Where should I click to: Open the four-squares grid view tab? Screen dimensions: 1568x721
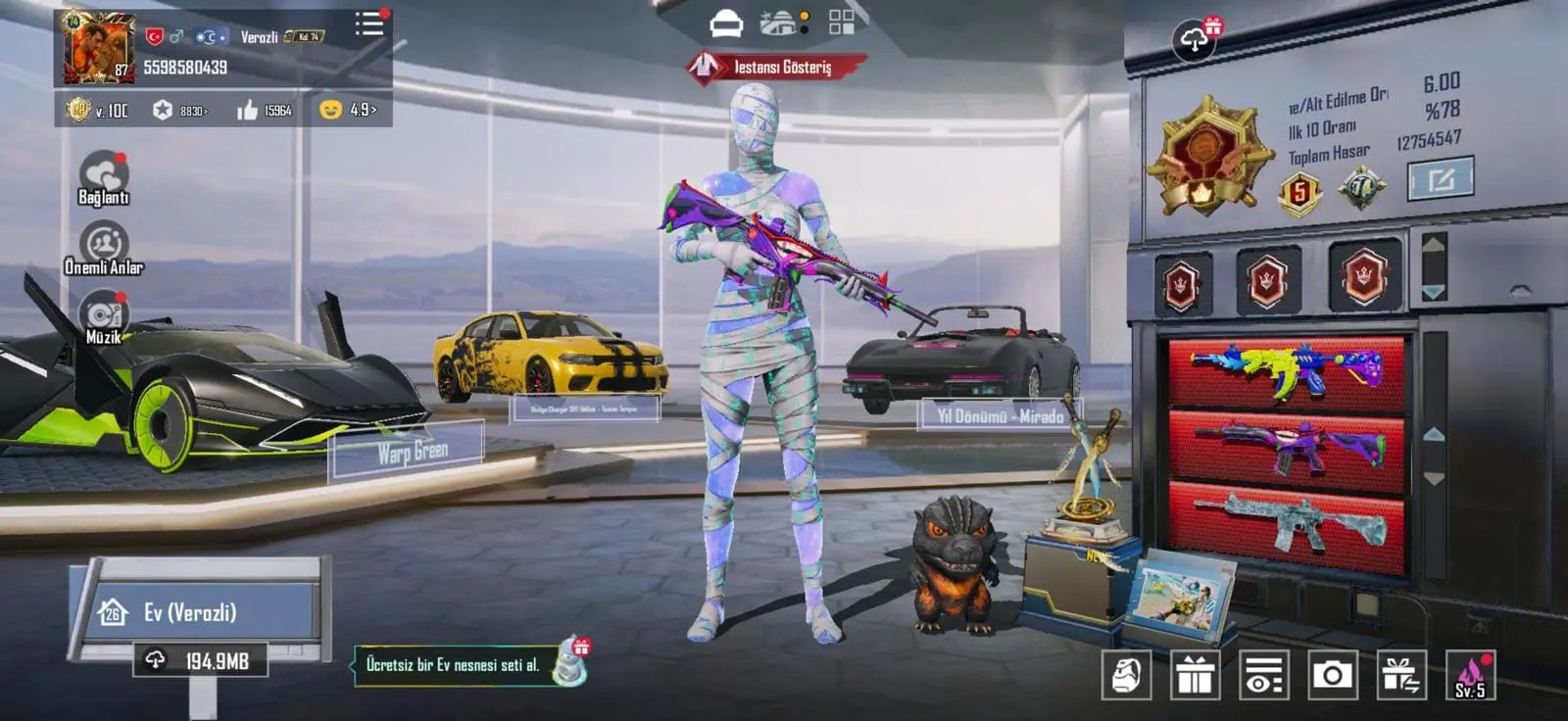tap(841, 23)
